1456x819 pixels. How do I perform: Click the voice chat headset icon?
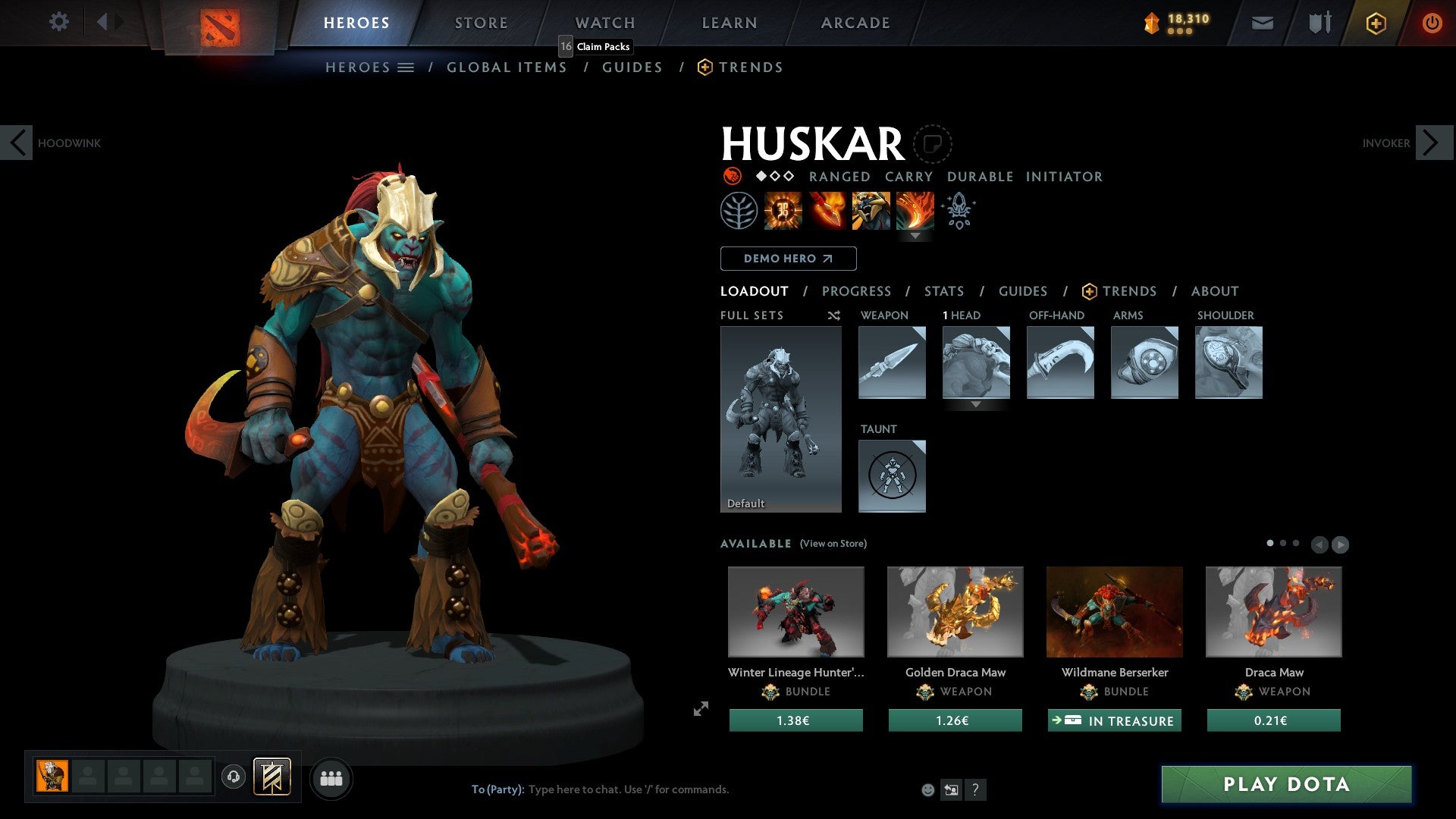point(232,777)
